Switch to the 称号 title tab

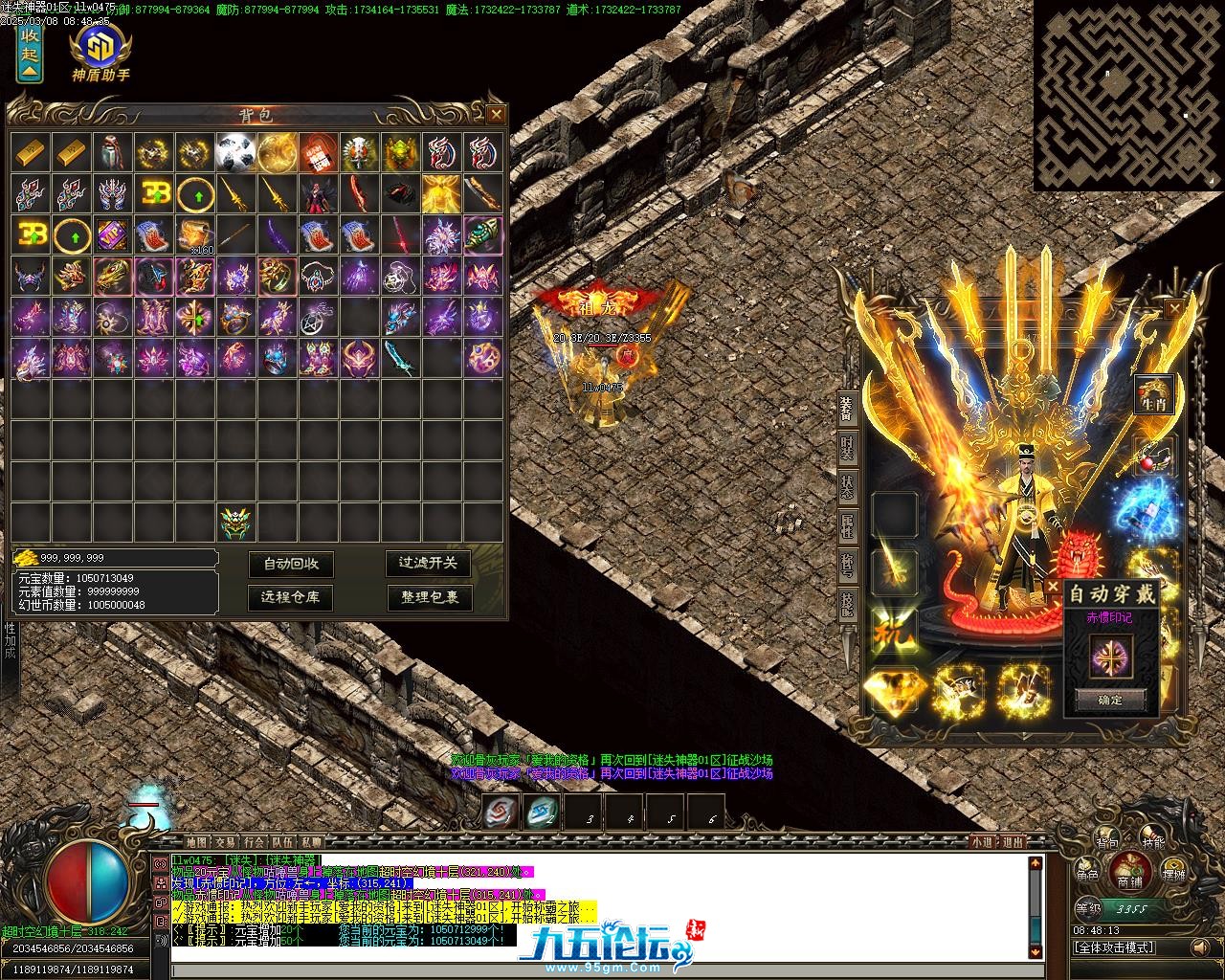coord(848,565)
